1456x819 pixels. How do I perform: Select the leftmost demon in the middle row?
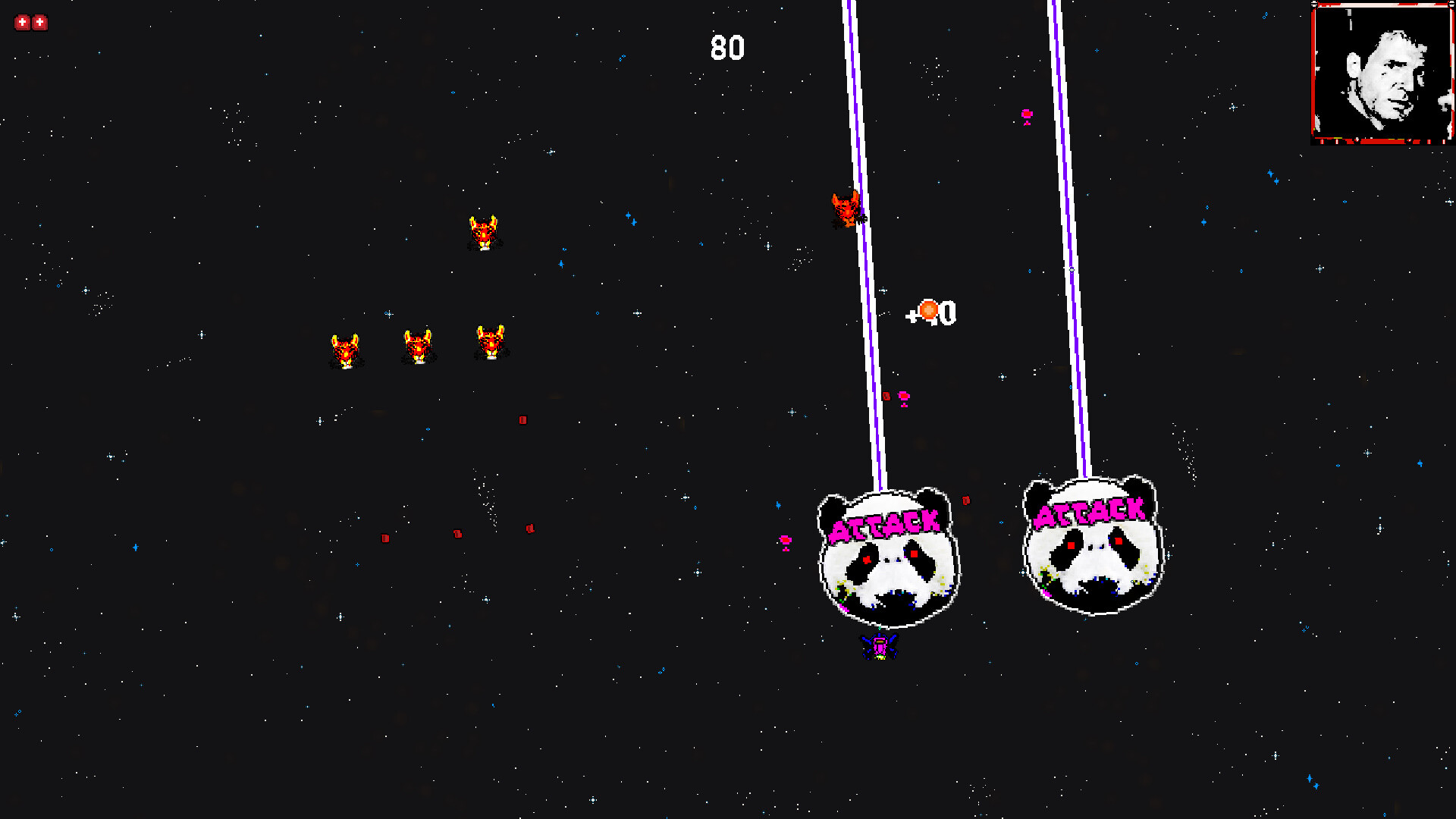point(346,350)
